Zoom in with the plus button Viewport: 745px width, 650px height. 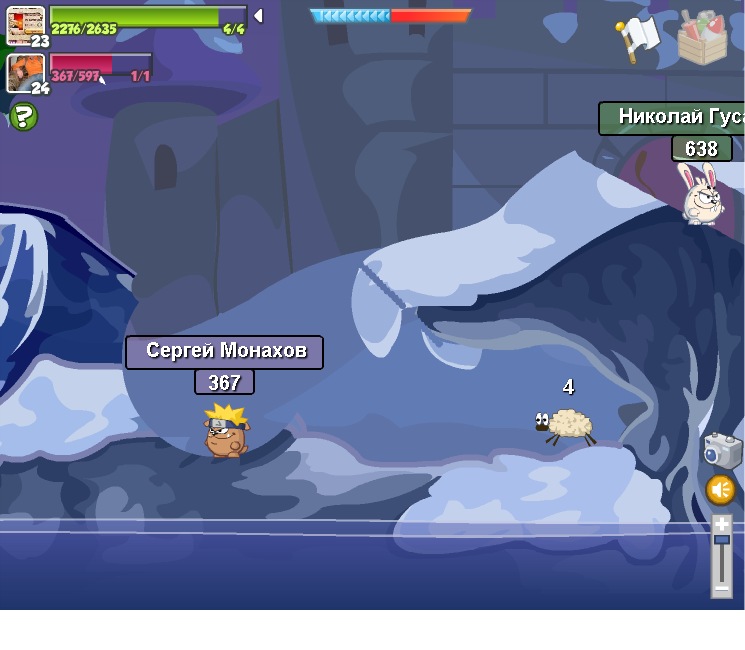(722, 523)
